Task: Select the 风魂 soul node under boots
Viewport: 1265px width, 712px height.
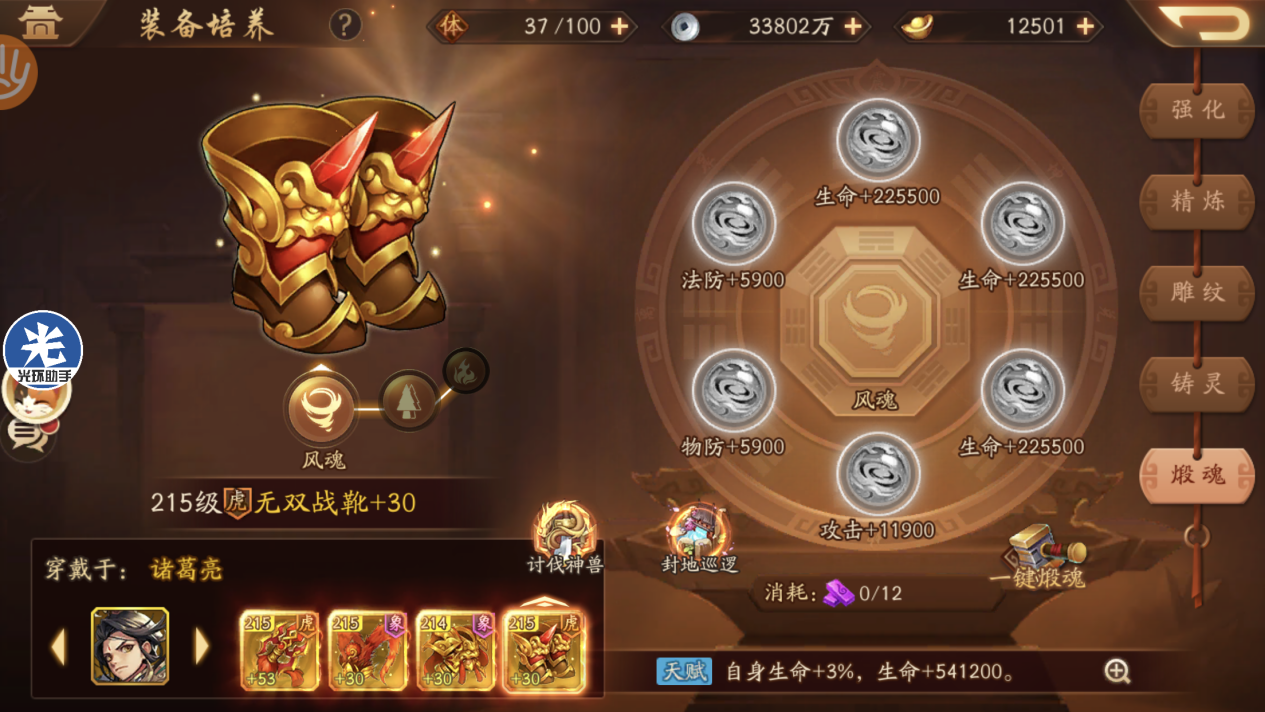Action: 322,409
